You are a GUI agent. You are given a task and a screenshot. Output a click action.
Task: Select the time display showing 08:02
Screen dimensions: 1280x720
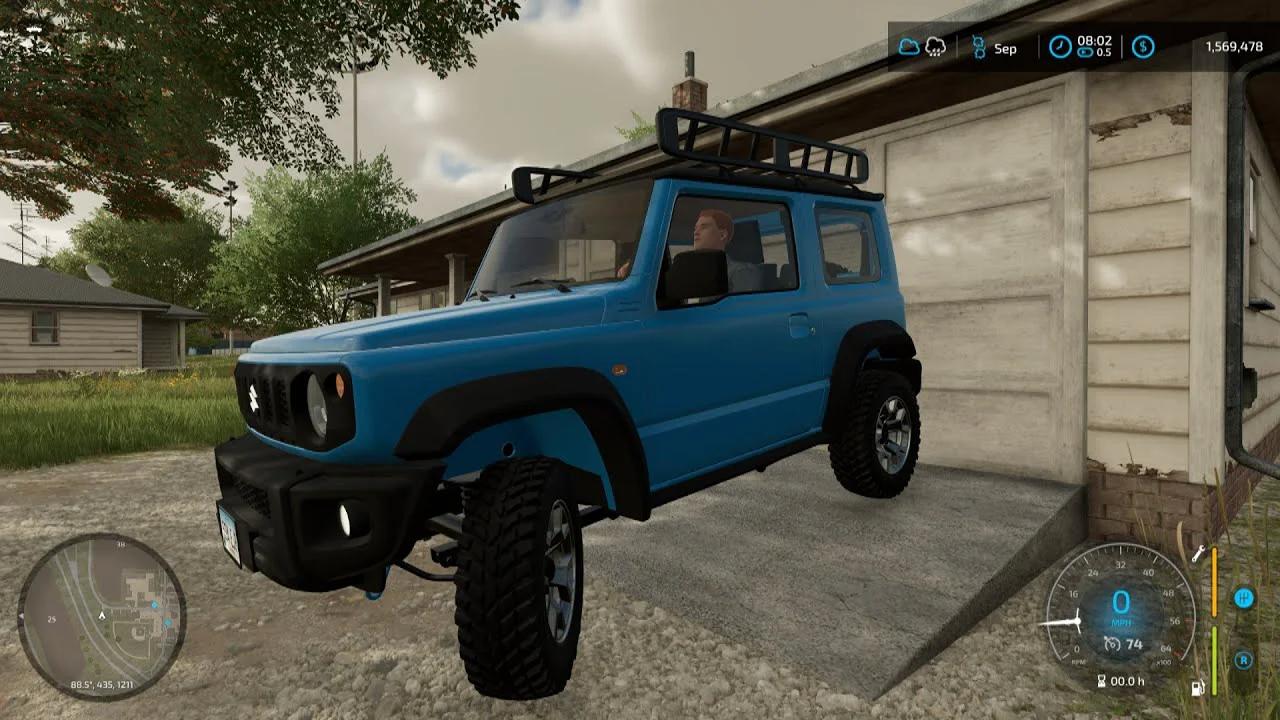click(1094, 41)
